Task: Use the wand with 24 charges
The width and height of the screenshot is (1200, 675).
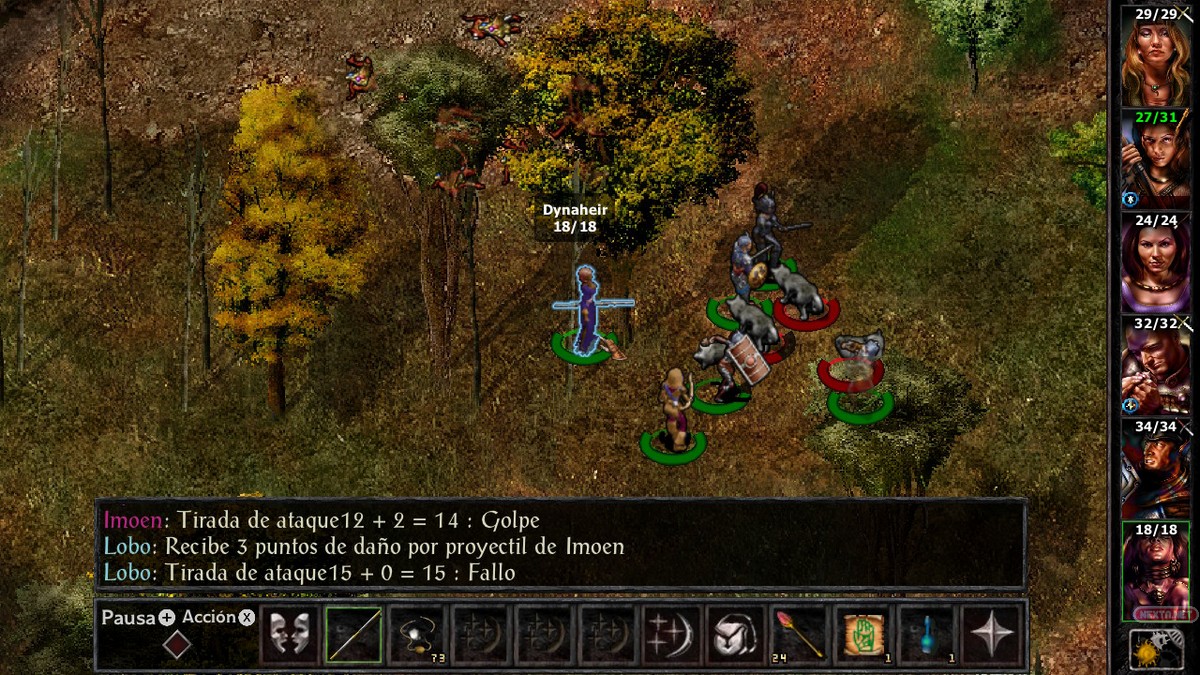Action: (800, 634)
